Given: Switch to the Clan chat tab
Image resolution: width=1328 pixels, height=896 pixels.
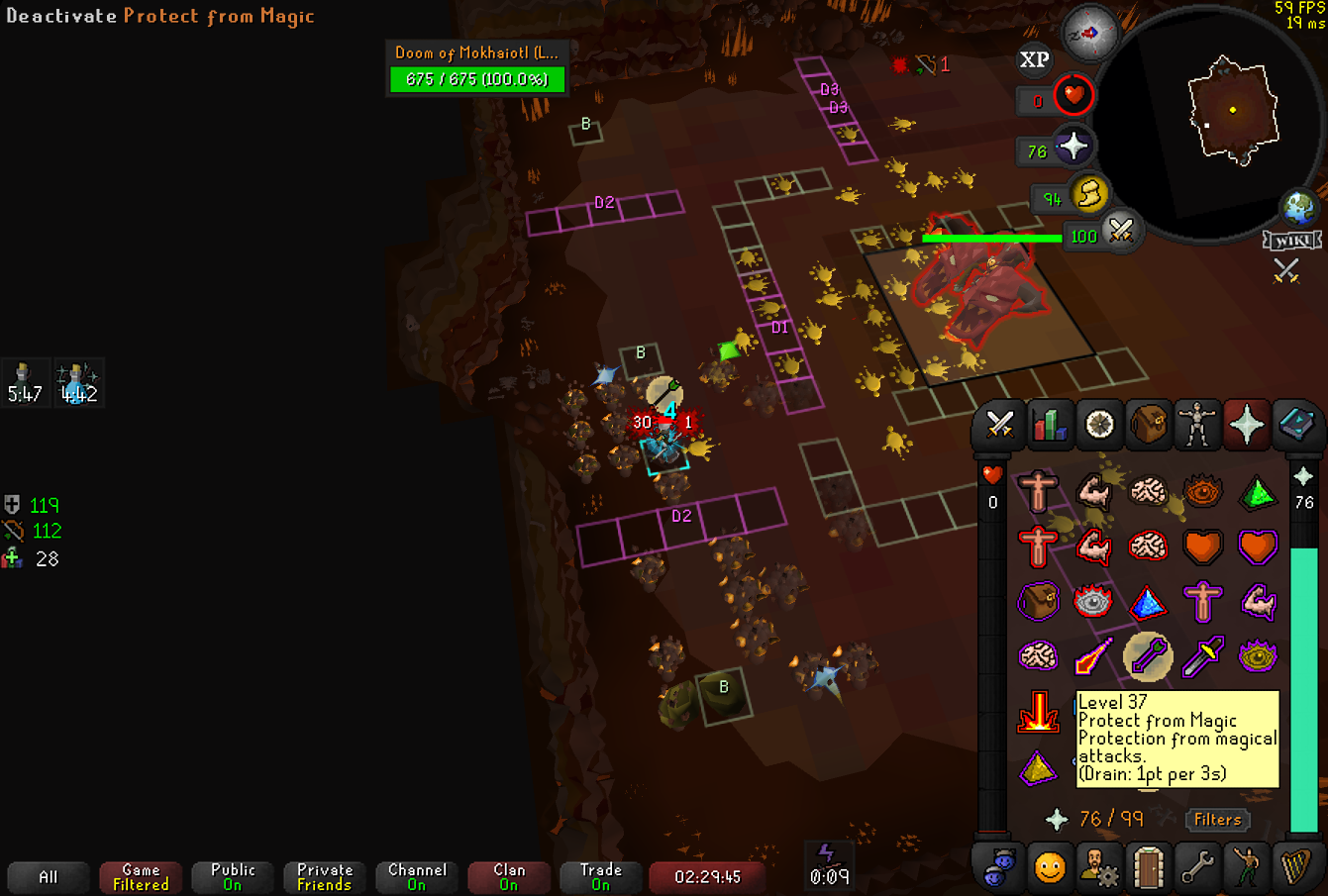Looking at the screenshot, I should coord(509,877).
